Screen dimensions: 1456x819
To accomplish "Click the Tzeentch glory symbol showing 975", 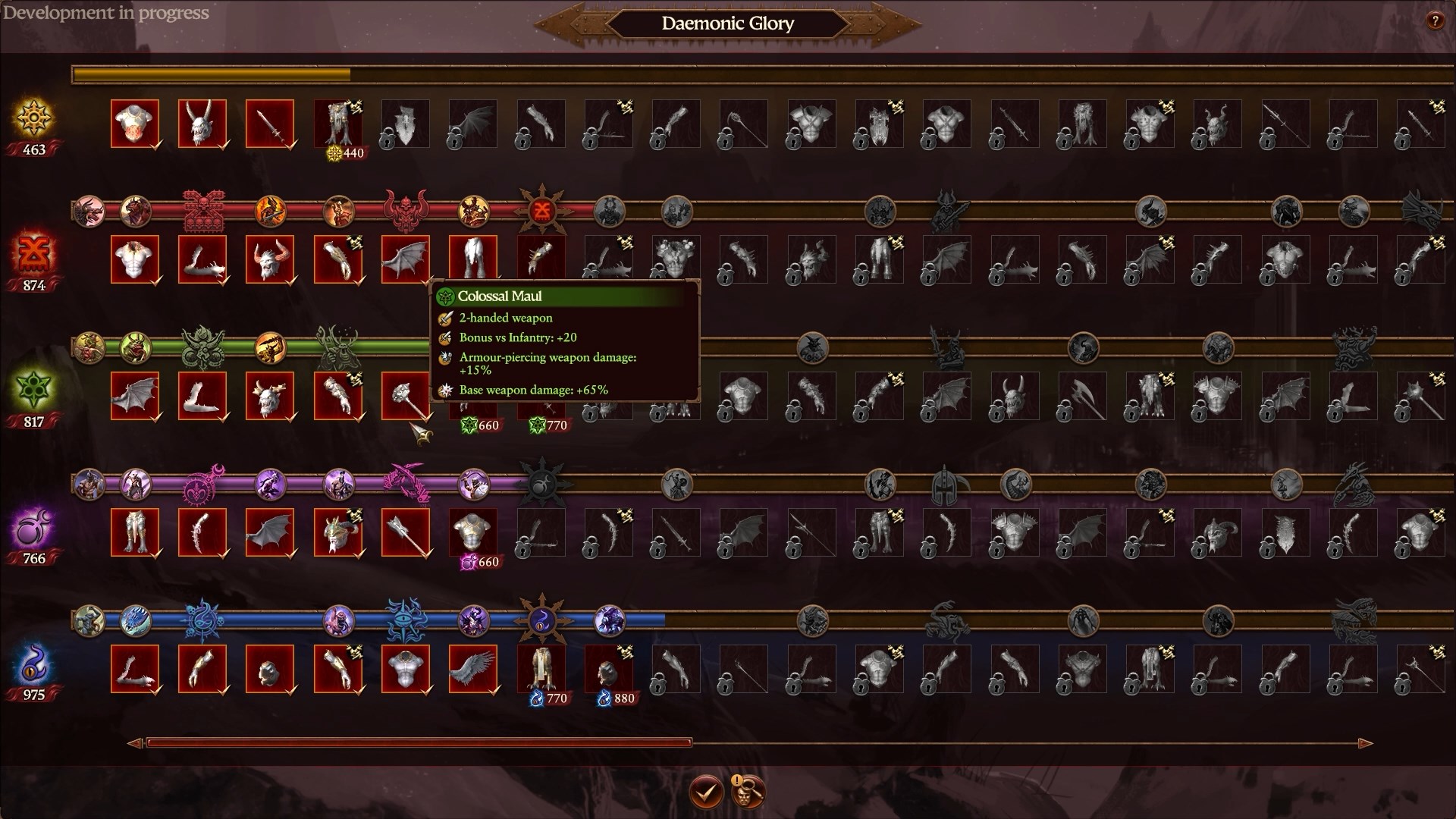I will tap(33, 664).
